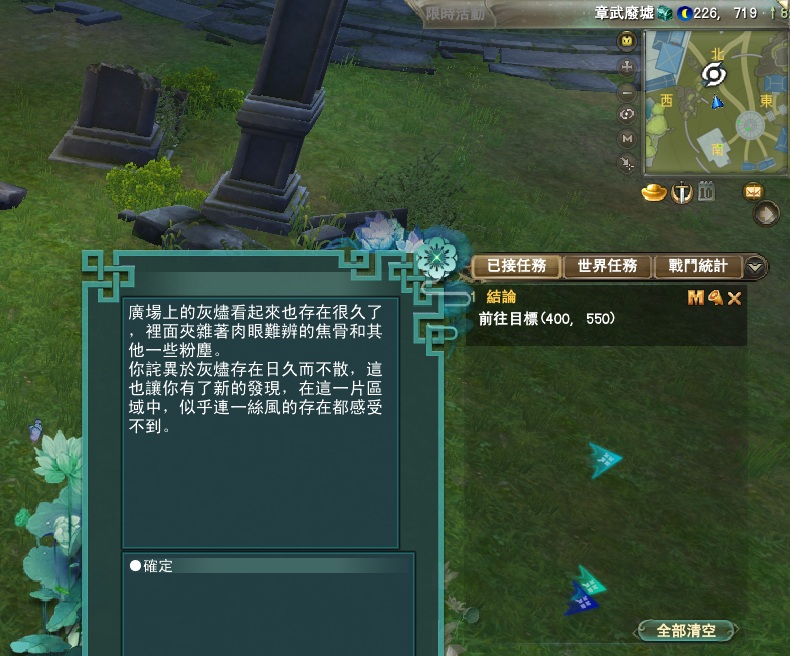The width and height of the screenshot is (790, 656).
Task: Zoom in the minimap with the plus button
Action: click(x=627, y=67)
